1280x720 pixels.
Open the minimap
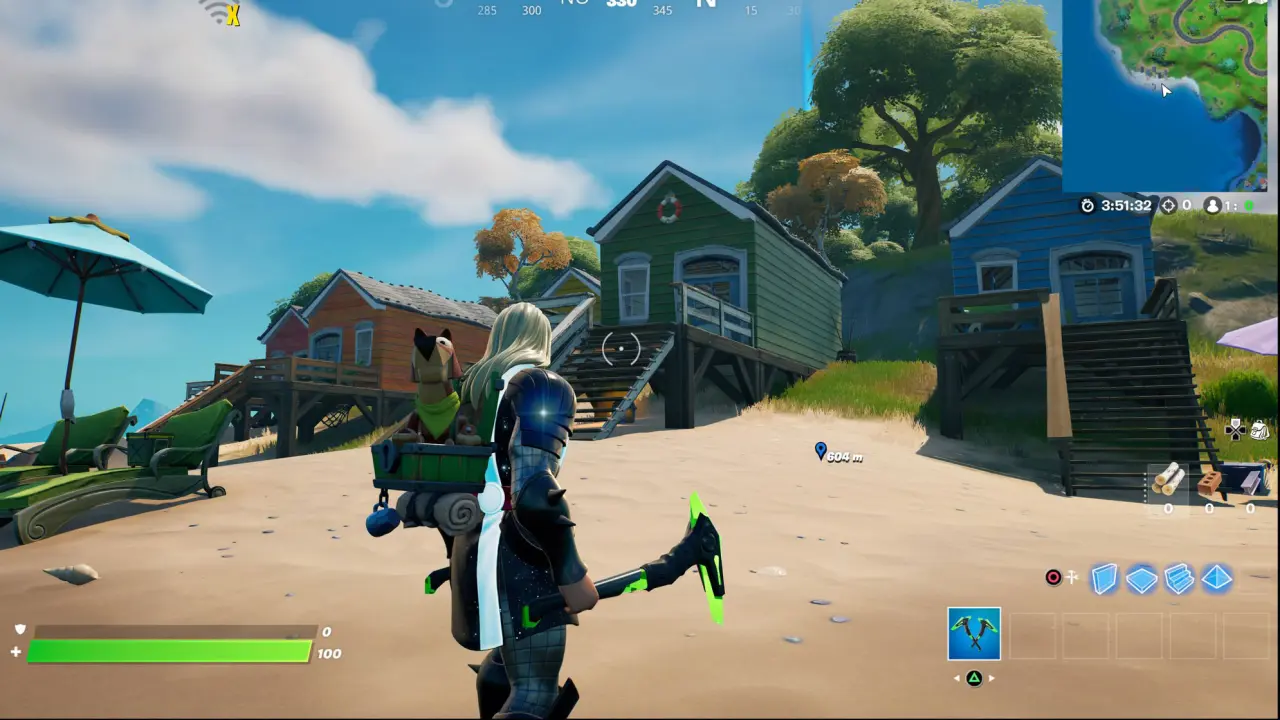[x=1165, y=95]
